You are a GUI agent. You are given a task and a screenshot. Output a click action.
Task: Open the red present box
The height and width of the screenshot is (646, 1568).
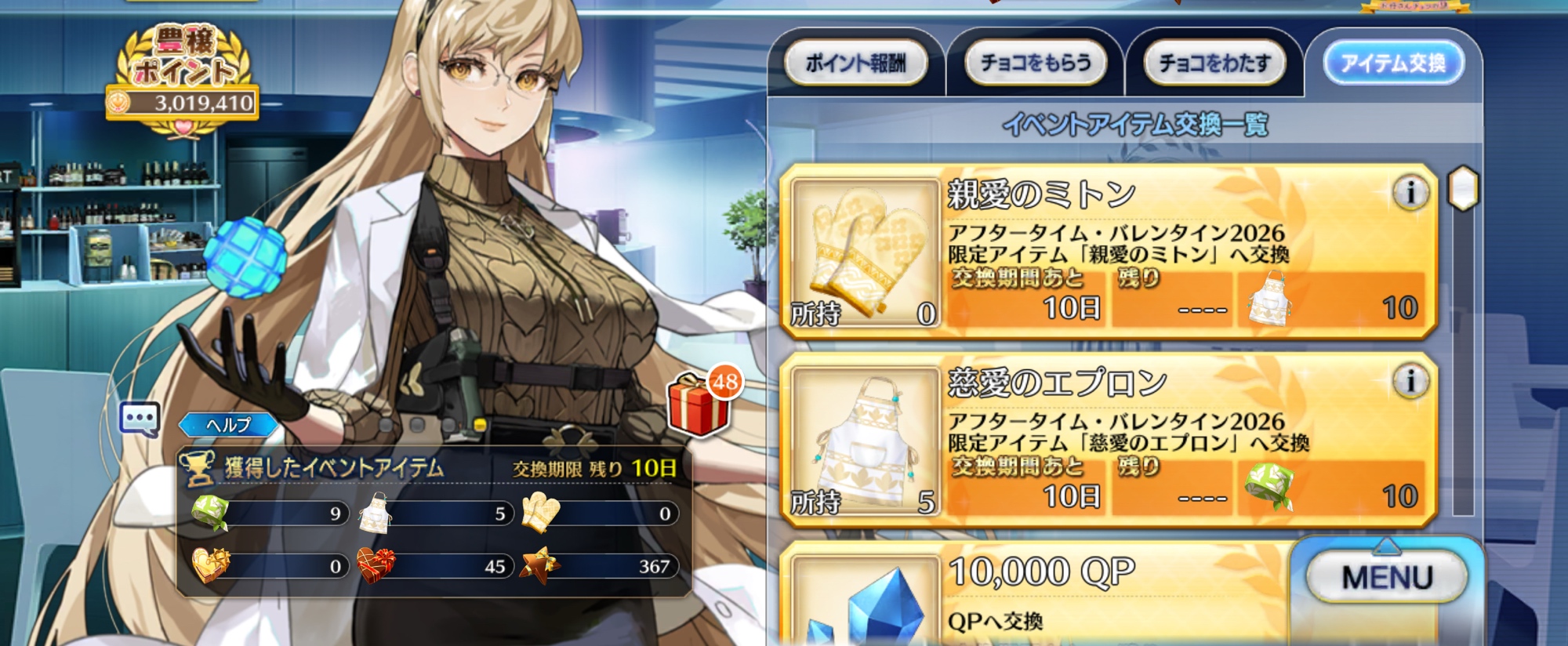[x=699, y=405]
